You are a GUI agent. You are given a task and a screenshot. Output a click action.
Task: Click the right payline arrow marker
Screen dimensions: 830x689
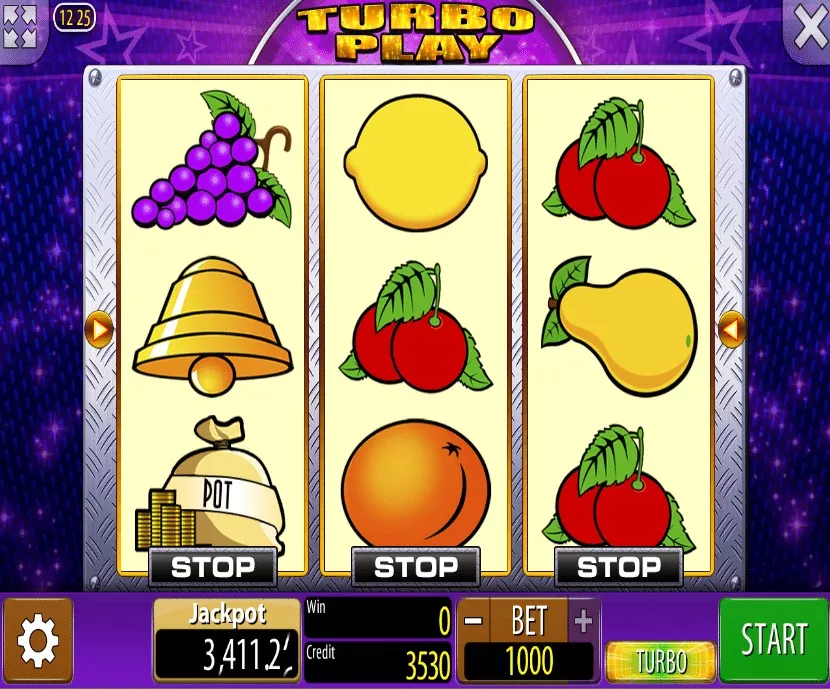(731, 328)
